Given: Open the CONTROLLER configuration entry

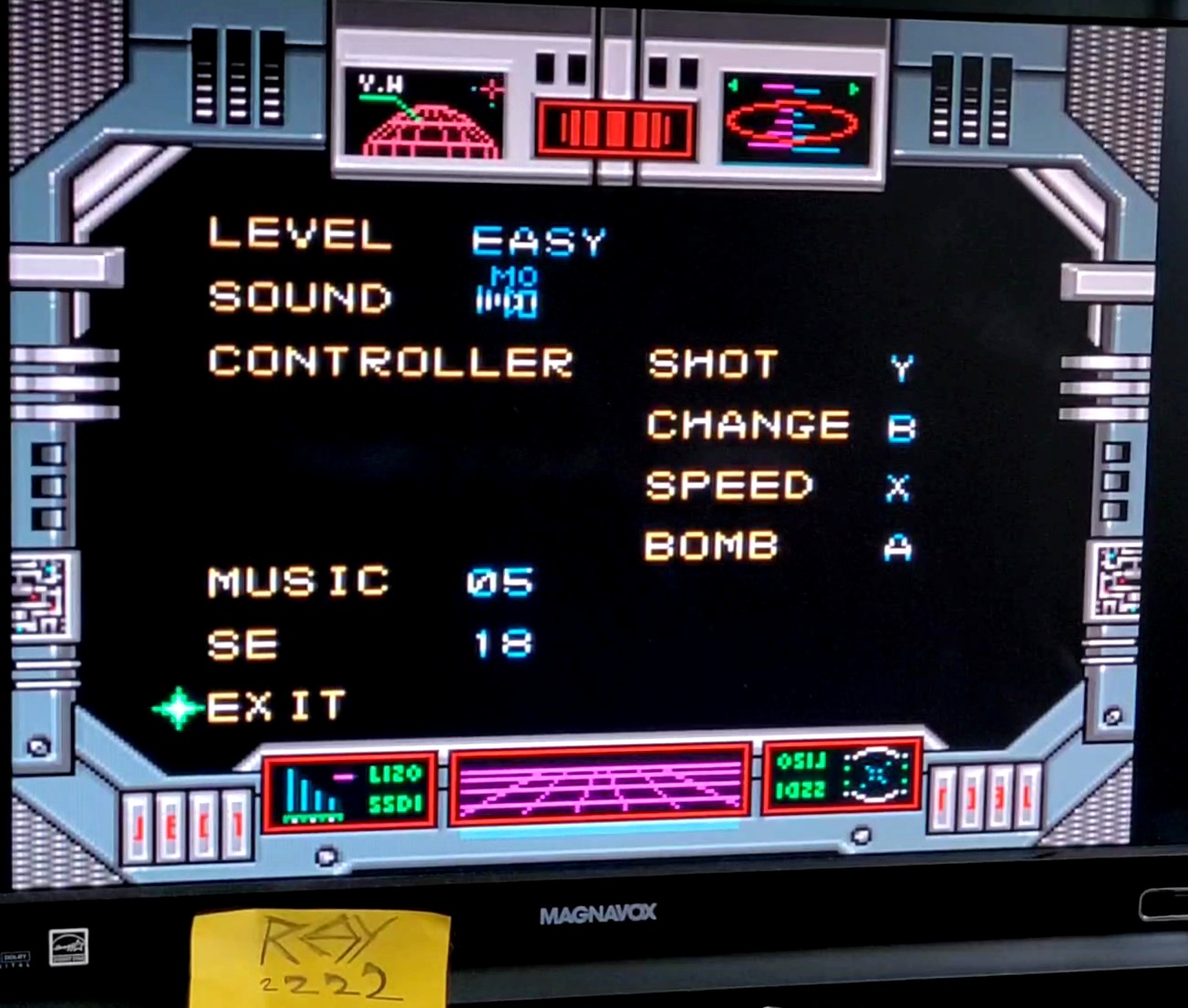Looking at the screenshot, I should [390, 362].
